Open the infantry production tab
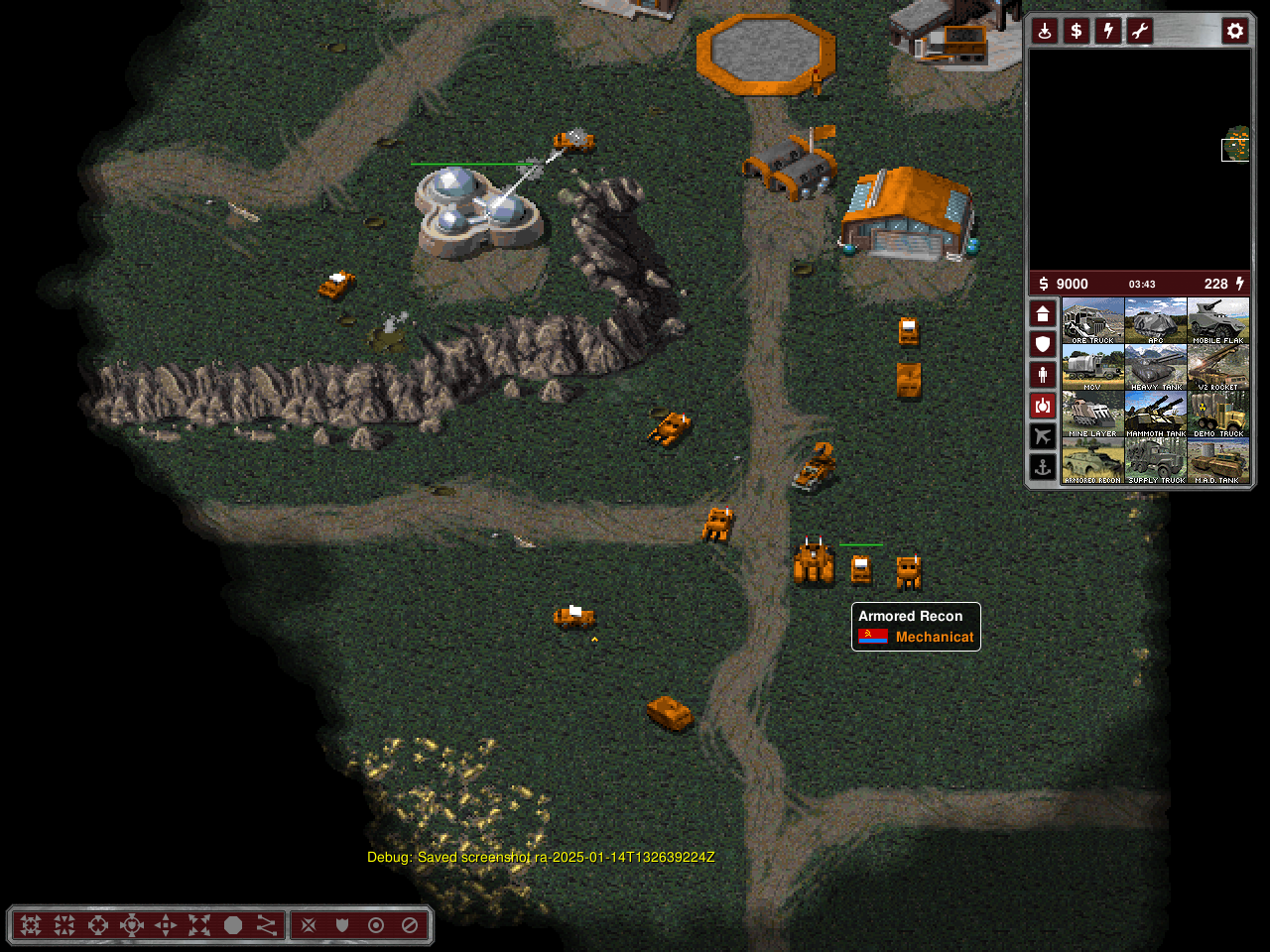The image size is (1270, 952). coord(1043,375)
